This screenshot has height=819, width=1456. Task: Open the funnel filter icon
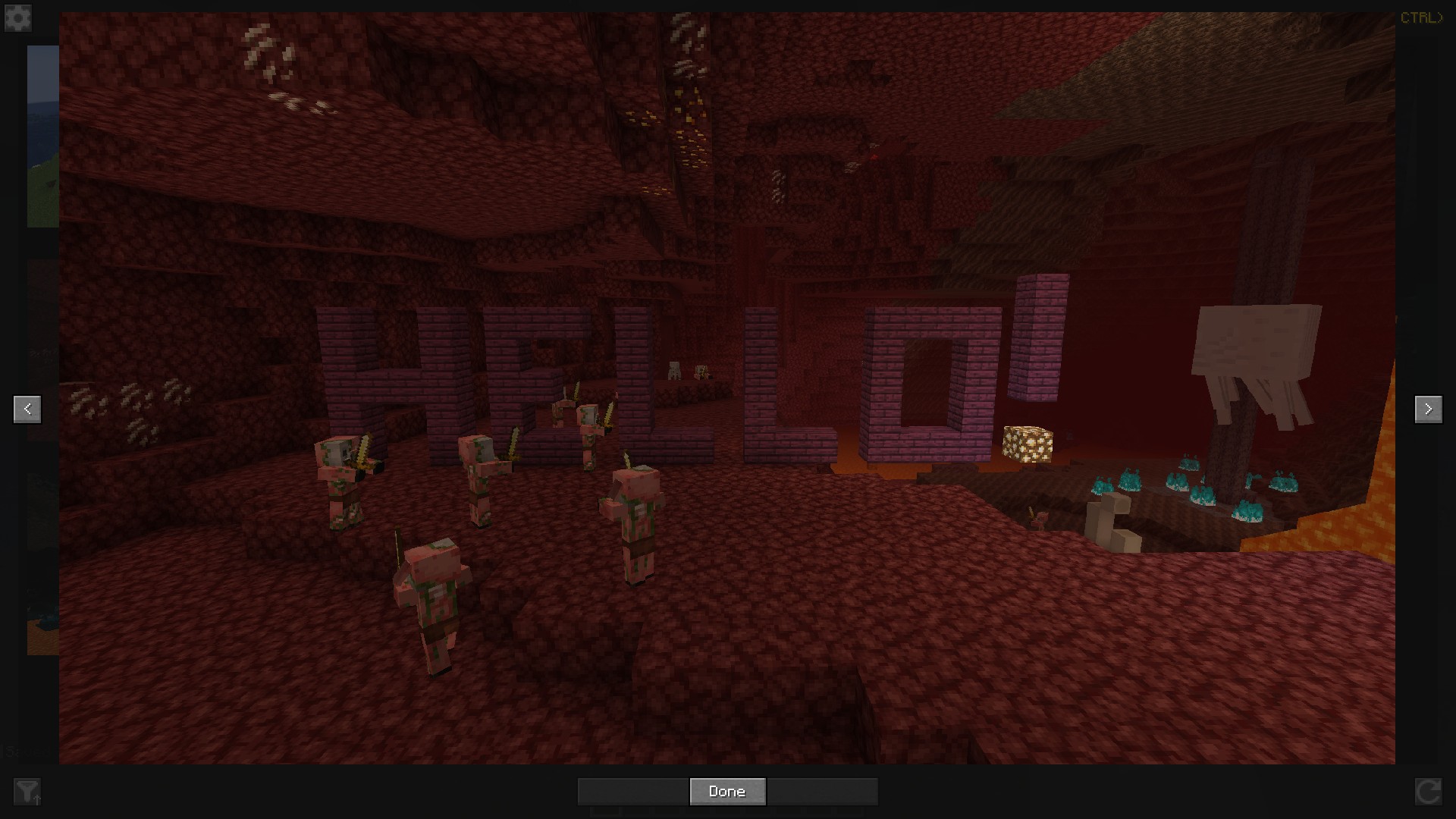[27, 792]
